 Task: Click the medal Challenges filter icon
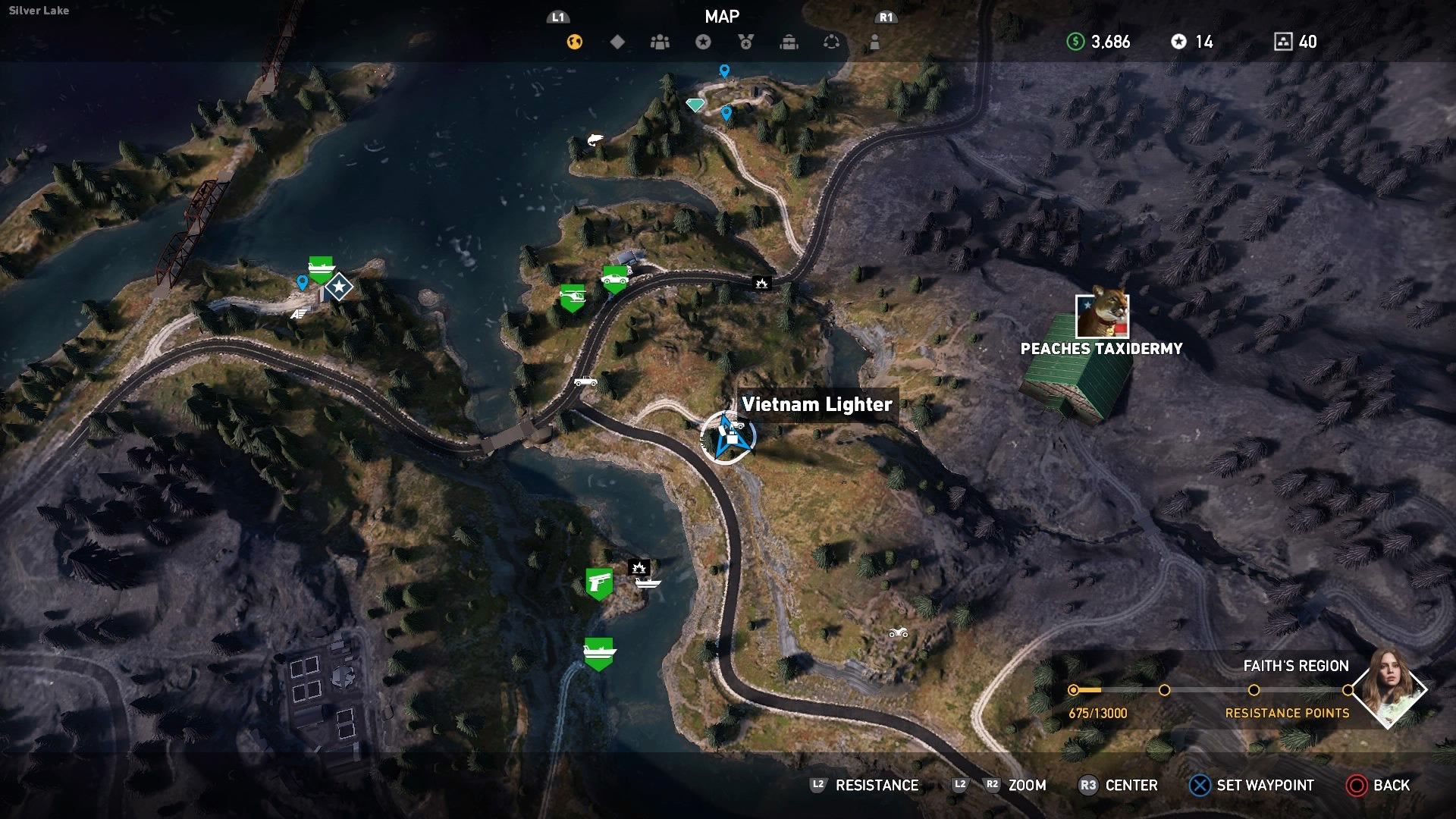tap(745, 42)
